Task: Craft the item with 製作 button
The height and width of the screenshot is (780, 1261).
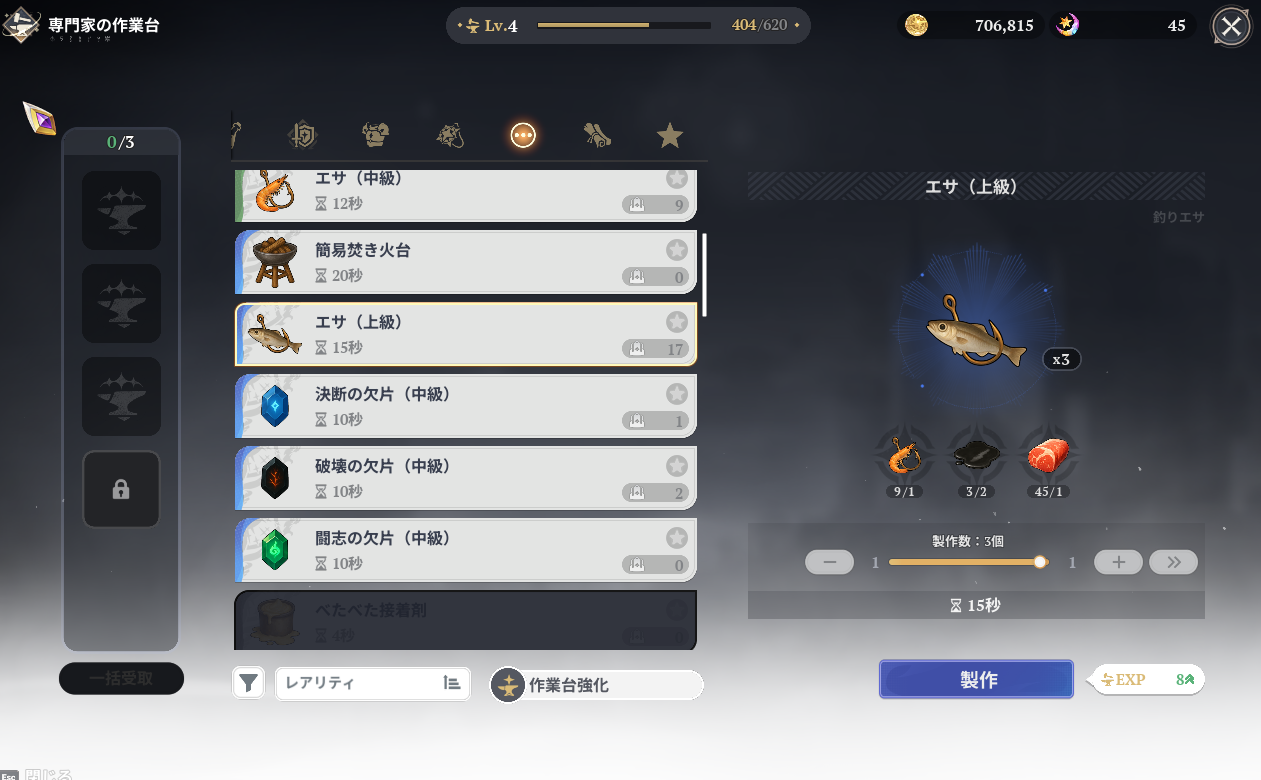Action: 976,679
